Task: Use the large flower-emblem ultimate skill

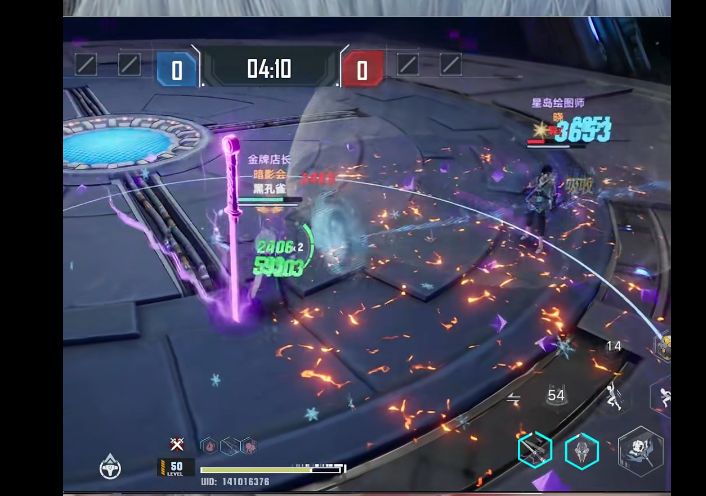Action: (640, 450)
